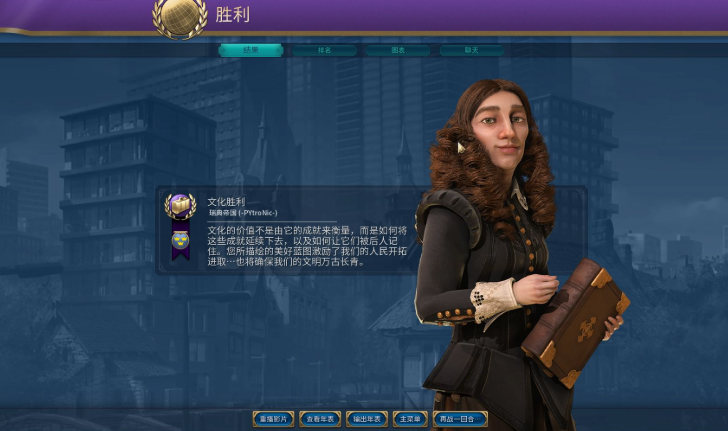Select 再战一回合 to play one more turn

[459, 419]
